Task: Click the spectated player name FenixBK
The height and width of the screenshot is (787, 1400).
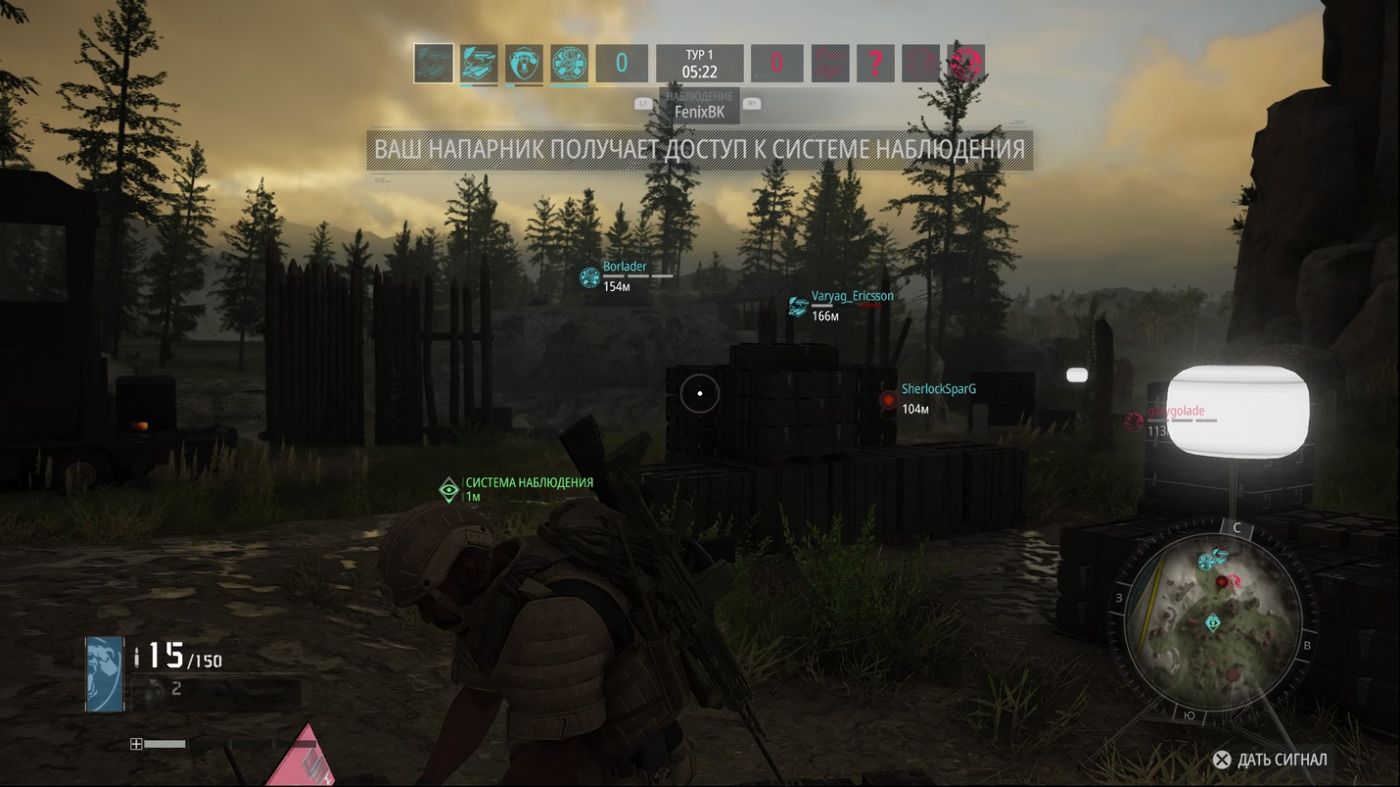Action: 699,112
